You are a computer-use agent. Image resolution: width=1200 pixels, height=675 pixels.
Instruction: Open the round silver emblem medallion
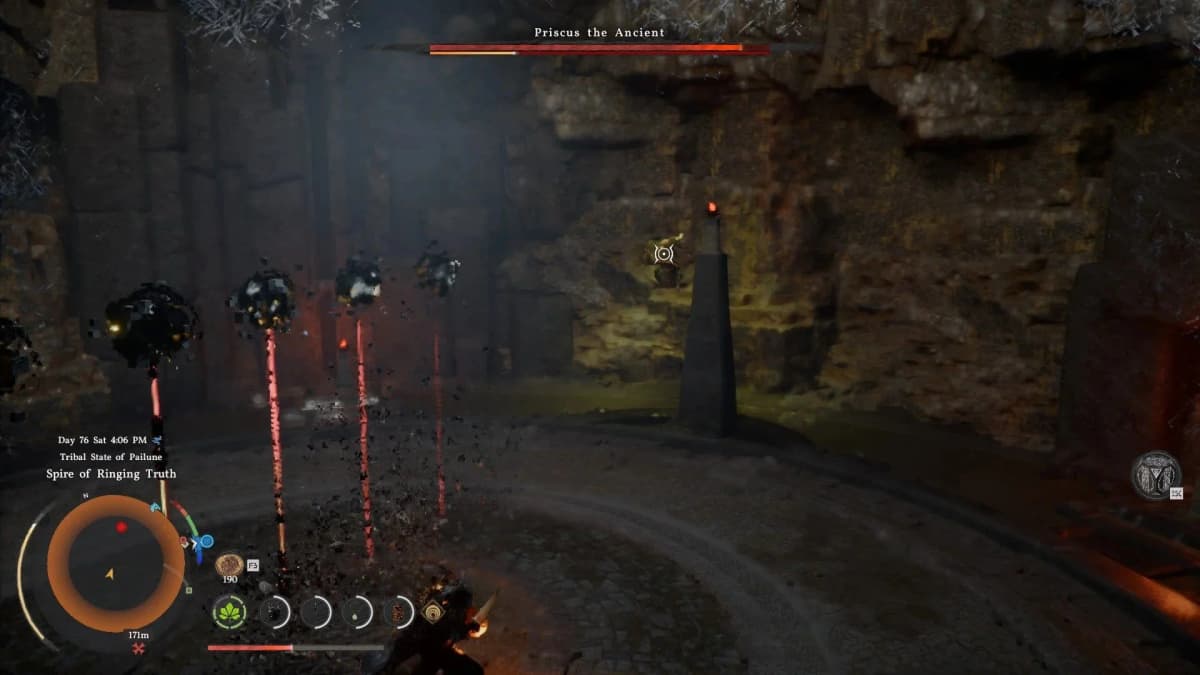click(x=1155, y=475)
